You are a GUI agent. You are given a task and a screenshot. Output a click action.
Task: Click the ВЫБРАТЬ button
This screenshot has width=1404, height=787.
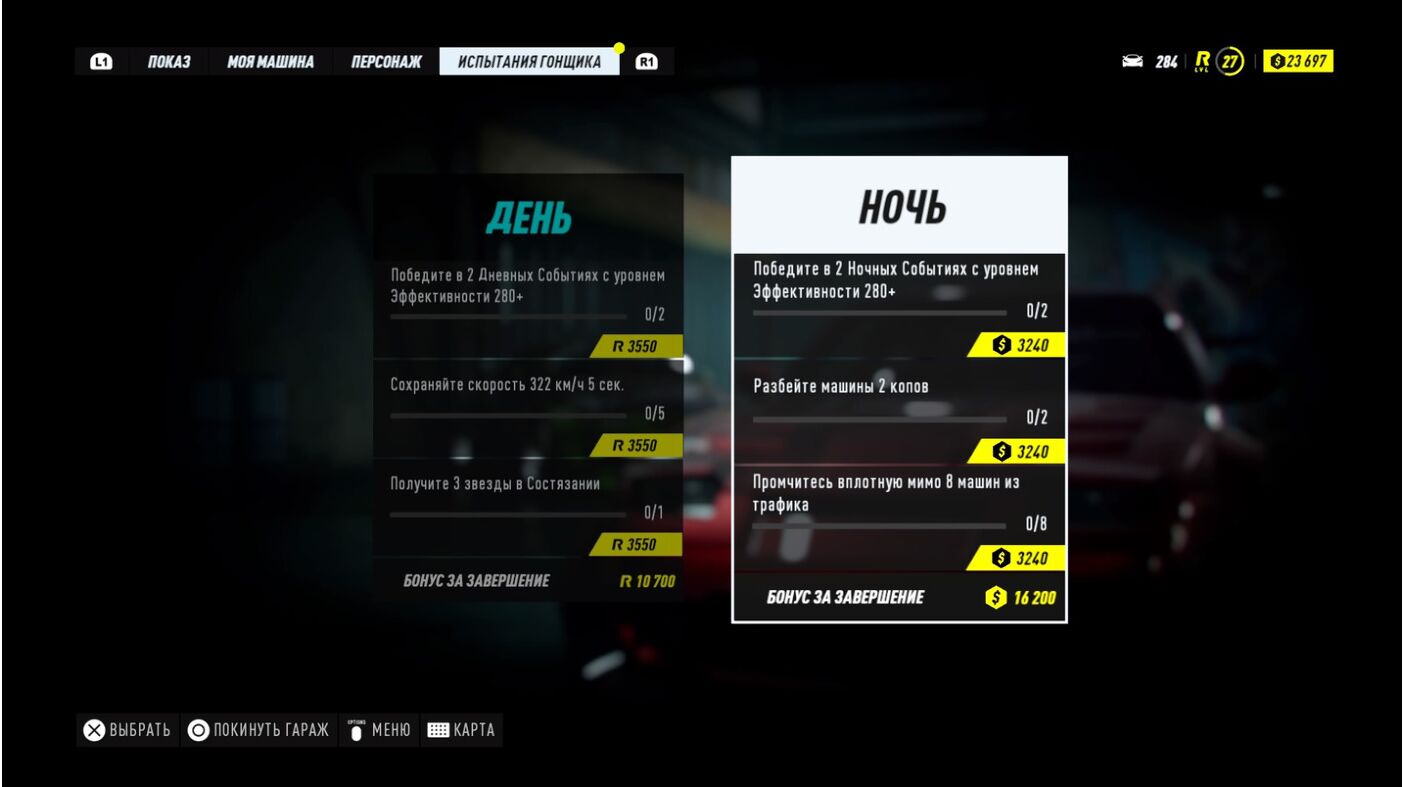point(128,730)
